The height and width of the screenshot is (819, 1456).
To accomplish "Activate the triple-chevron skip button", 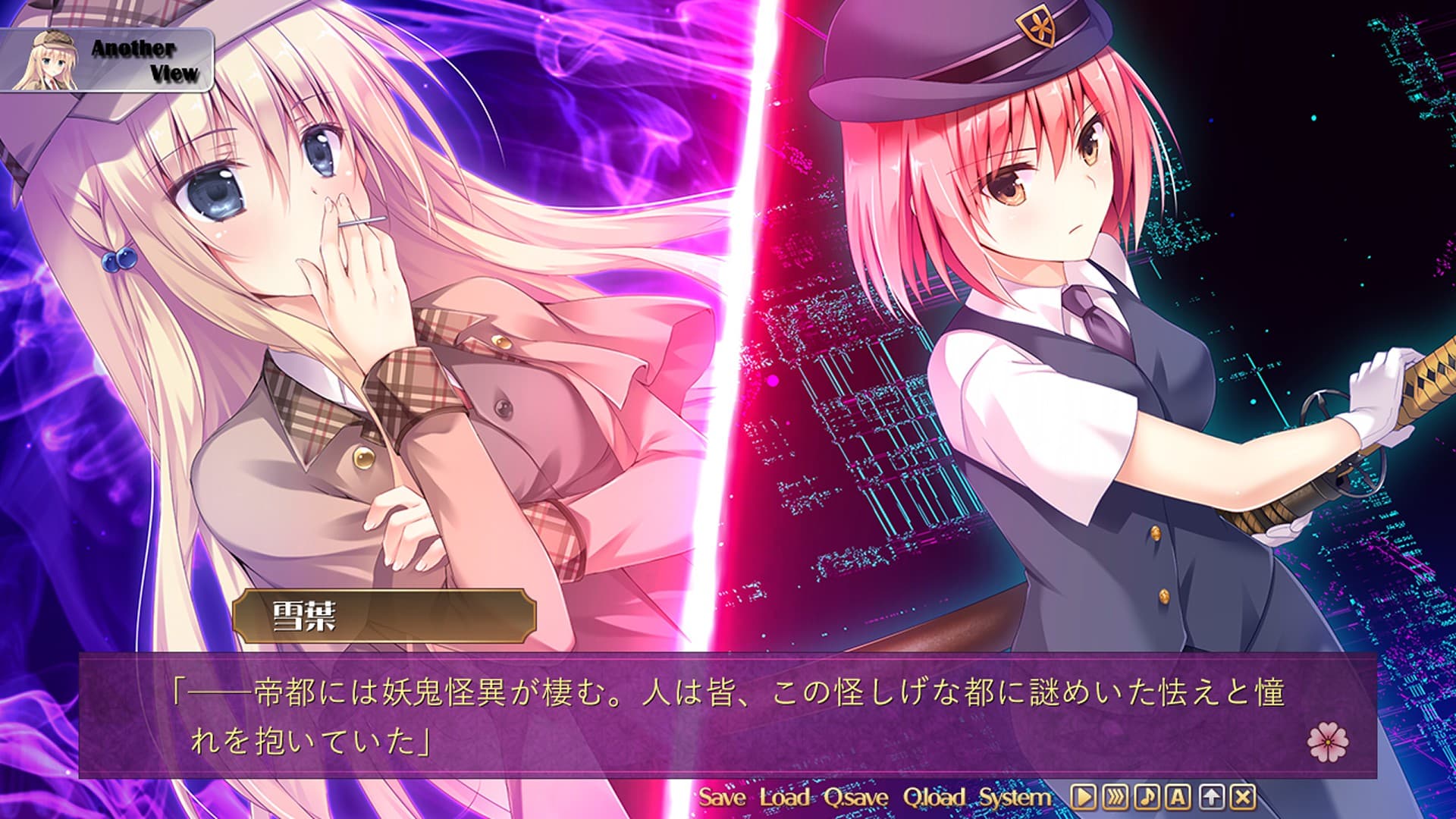I will (x=1115, y=797).
